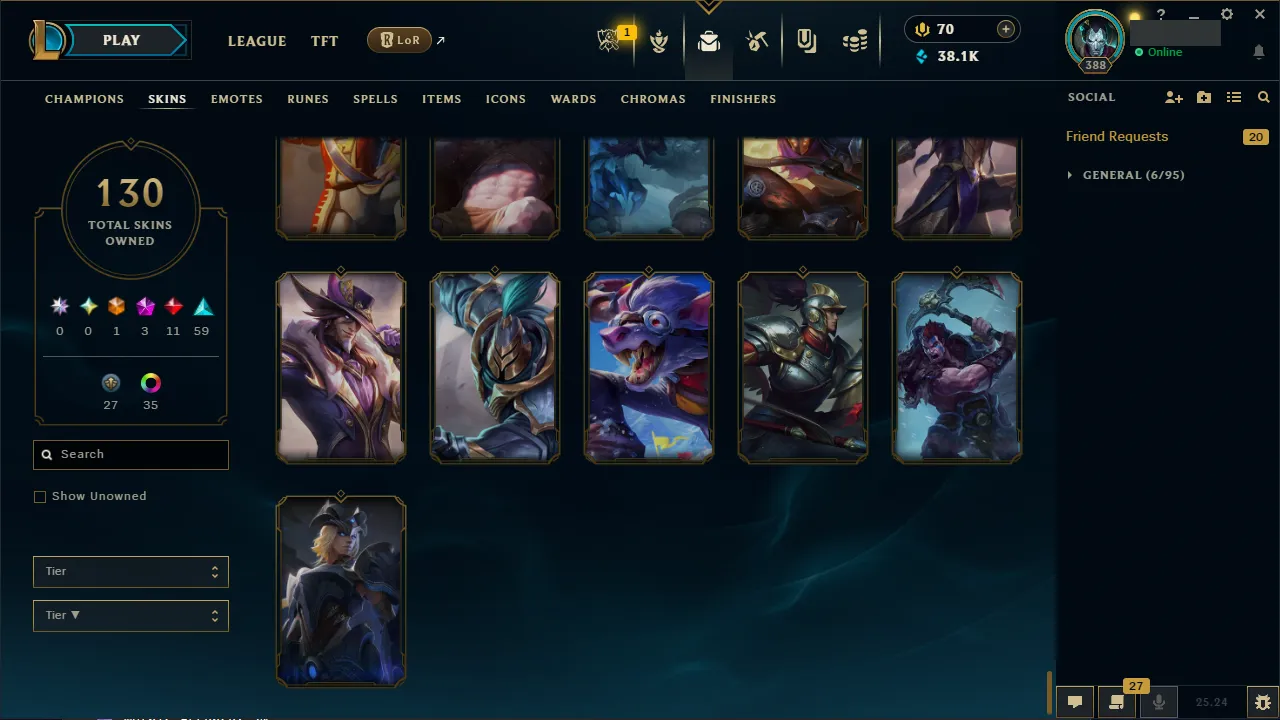Viewport: 1280px width, 720px height.
Task: Open the second Tier sort dropdown
Action: point(130,615)
